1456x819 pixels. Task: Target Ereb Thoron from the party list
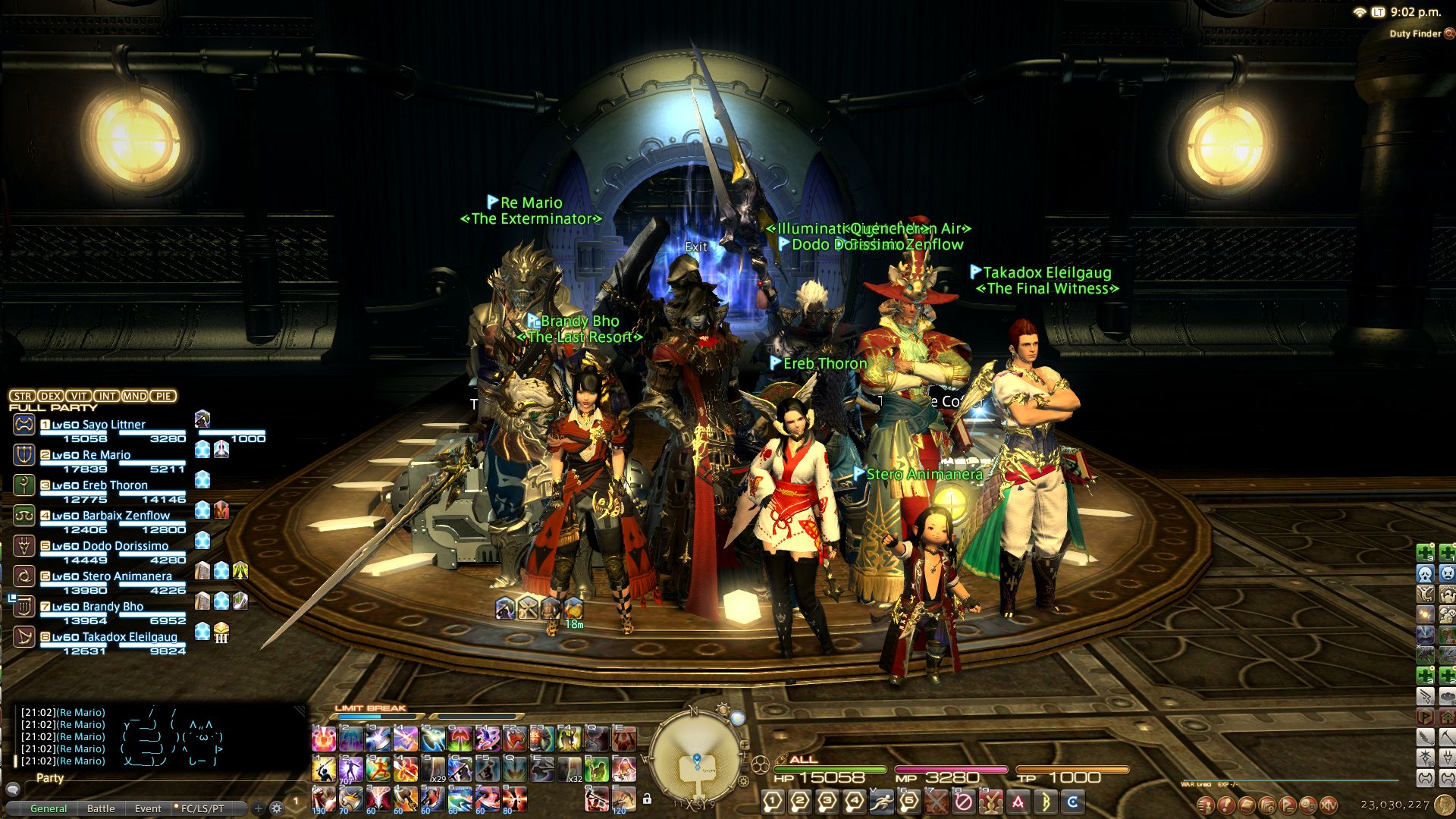115,485
